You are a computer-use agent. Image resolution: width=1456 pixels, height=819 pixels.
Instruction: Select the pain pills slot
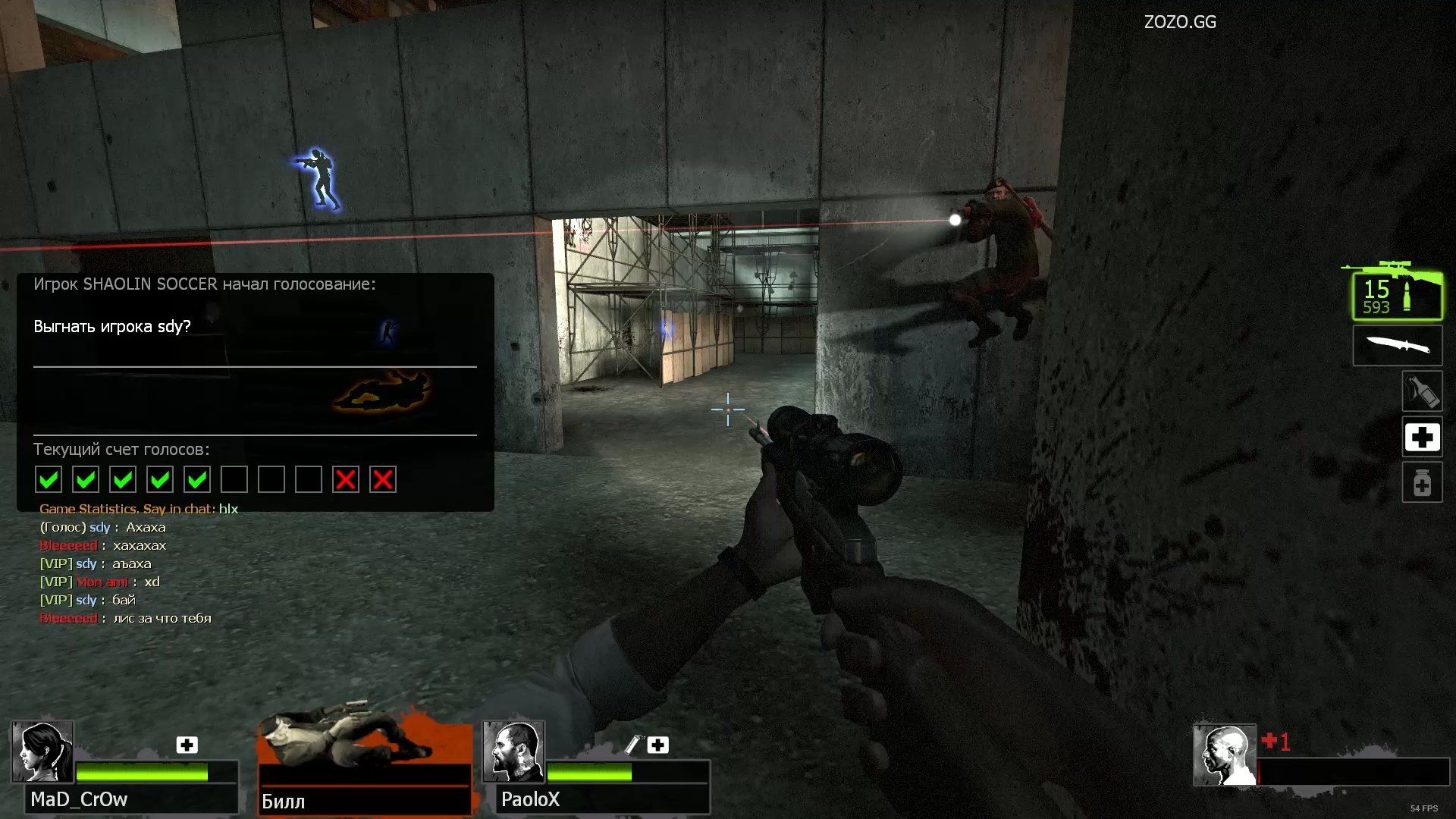[1422, 482]
